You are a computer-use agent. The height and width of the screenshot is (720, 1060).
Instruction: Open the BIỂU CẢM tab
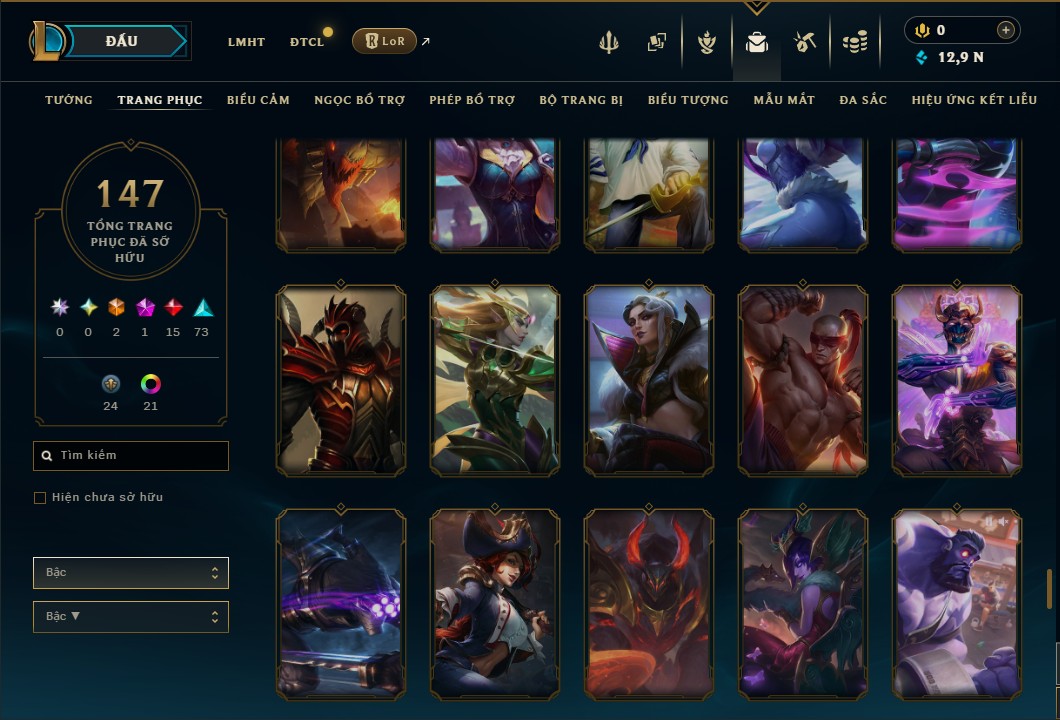click(x=258, y=100)
